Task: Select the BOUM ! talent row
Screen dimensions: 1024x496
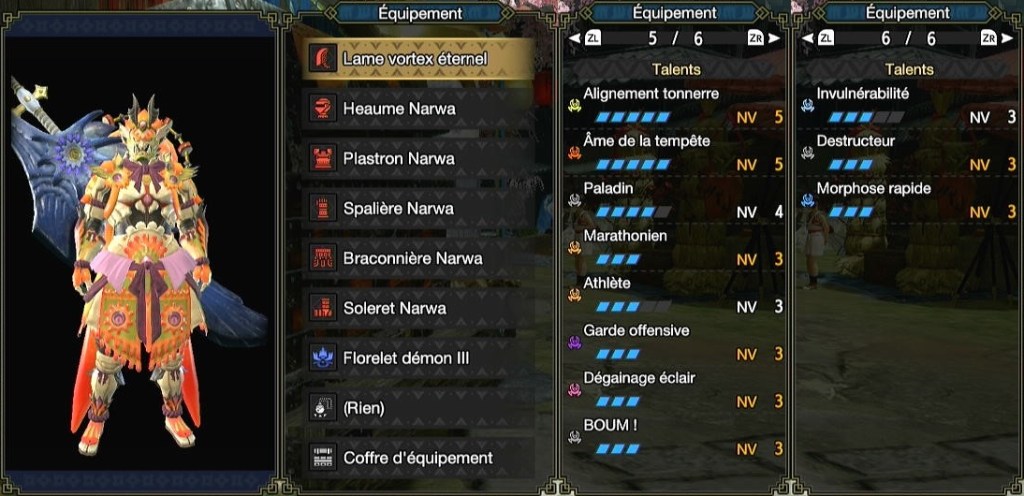Action: (677, 437)
